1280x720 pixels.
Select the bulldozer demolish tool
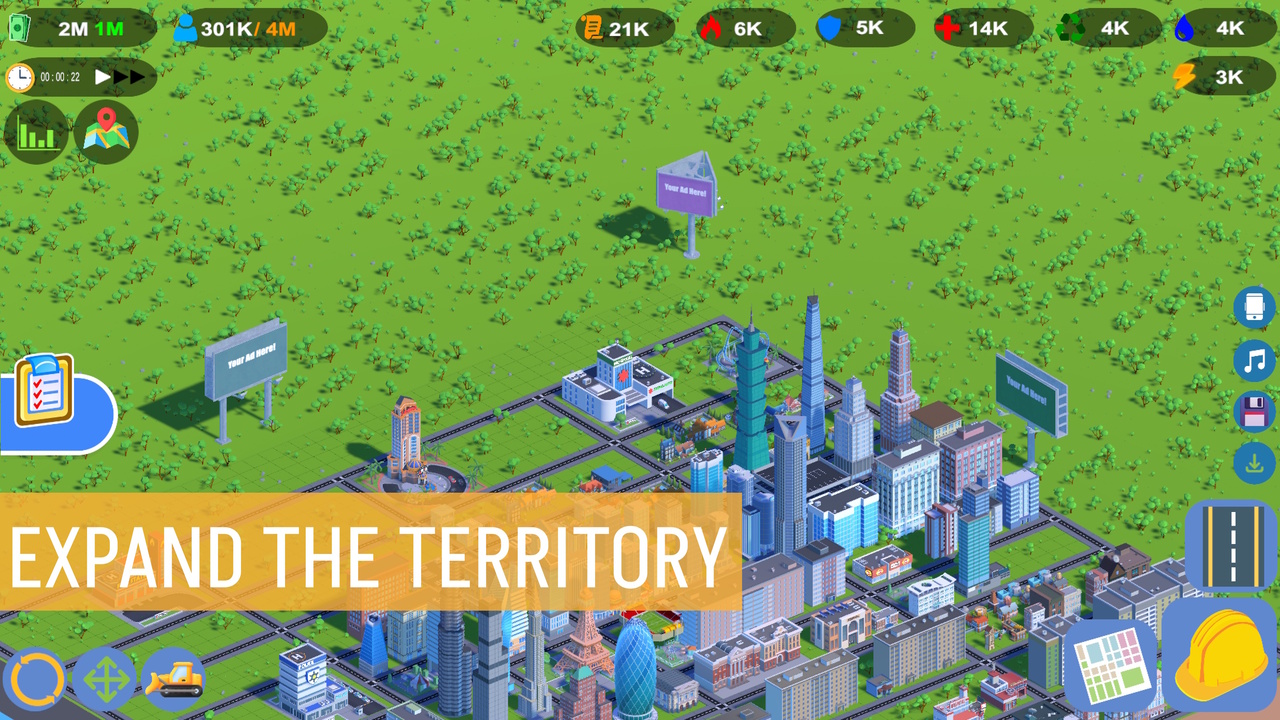point(173,678)
